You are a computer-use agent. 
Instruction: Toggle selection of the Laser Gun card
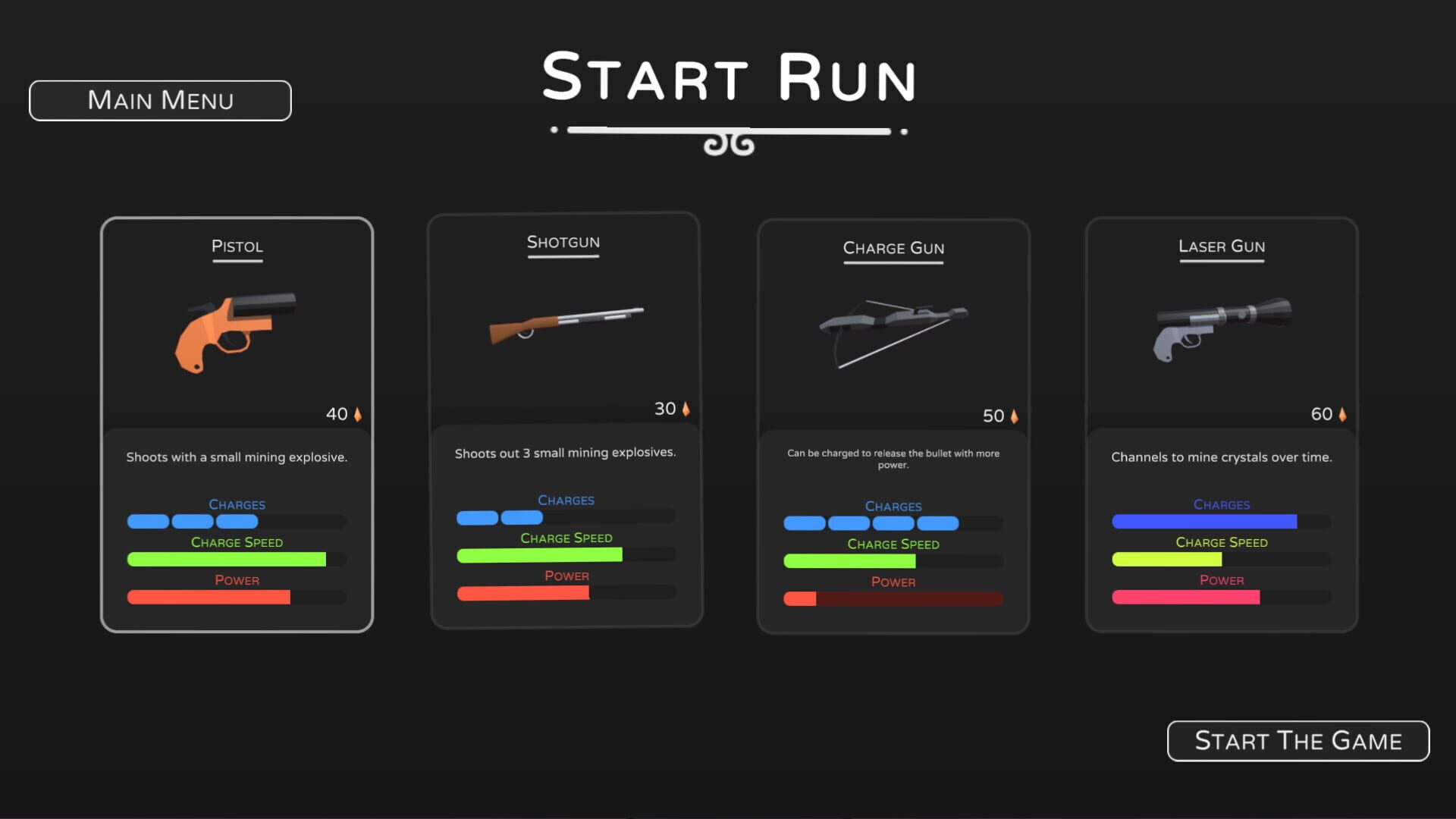(1221, 425)
